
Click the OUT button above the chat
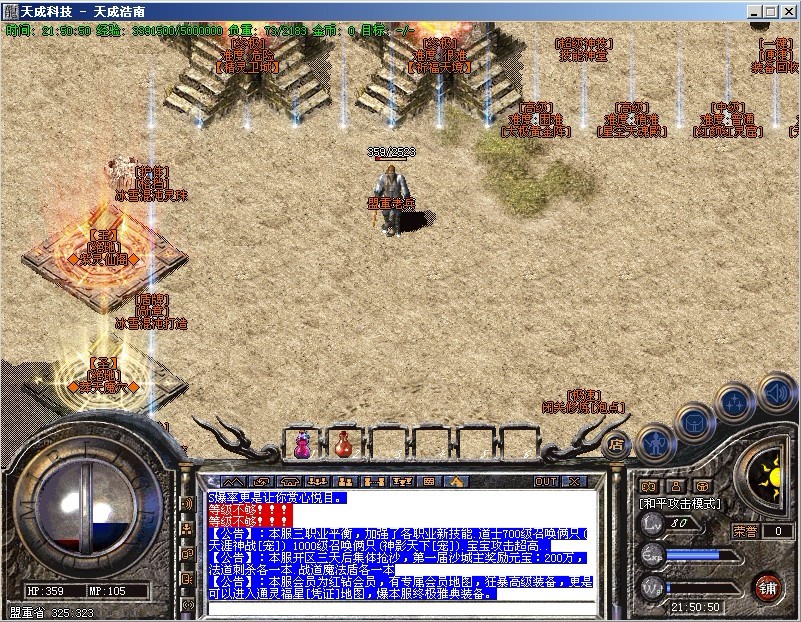[x=546, y=482]
